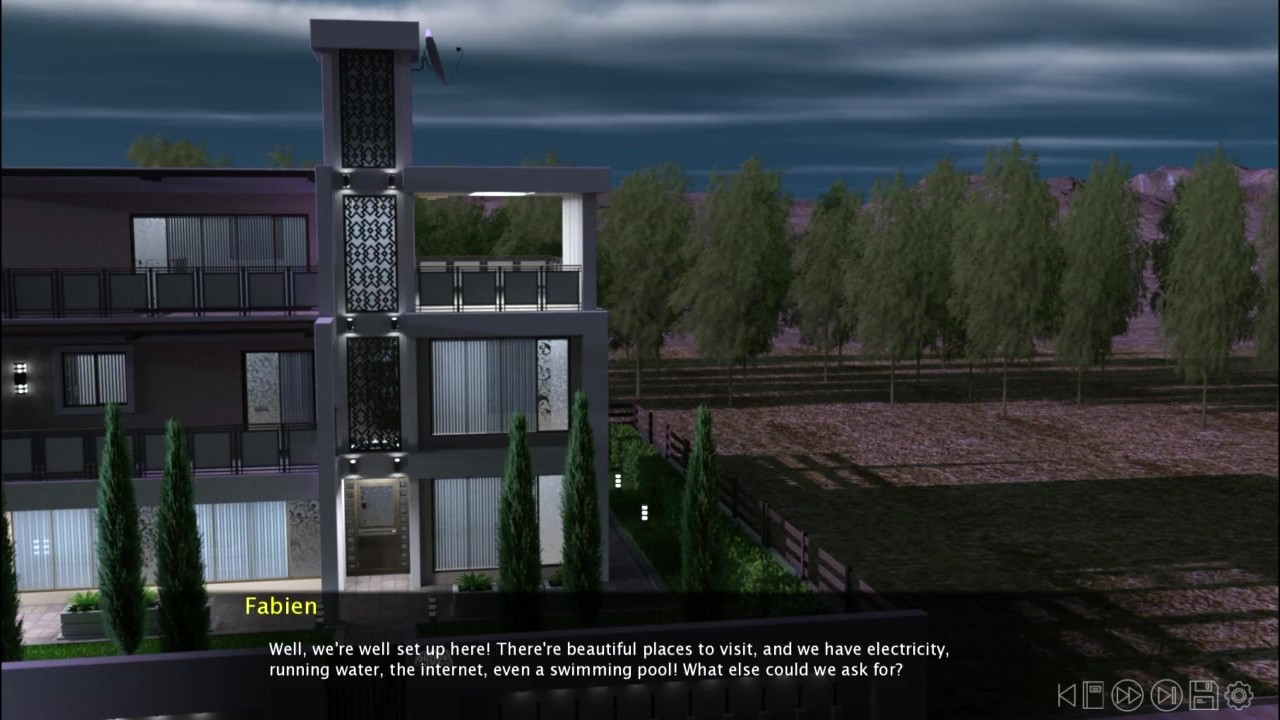This screenshot has width=1280, height=720.
Task: Enable auto-advance with the play-bar icon
Action: [1167, 695]
